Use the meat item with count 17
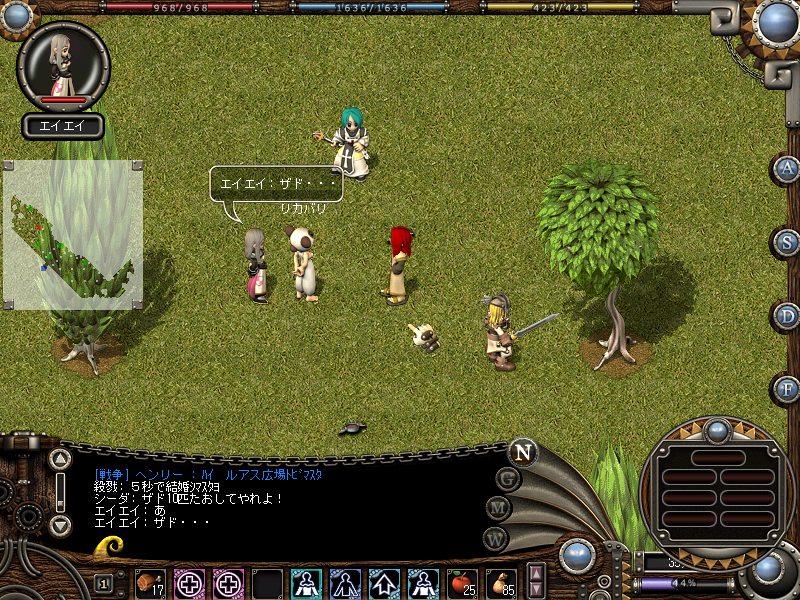This screenshot has width=800, height=600. pos(151,583)
